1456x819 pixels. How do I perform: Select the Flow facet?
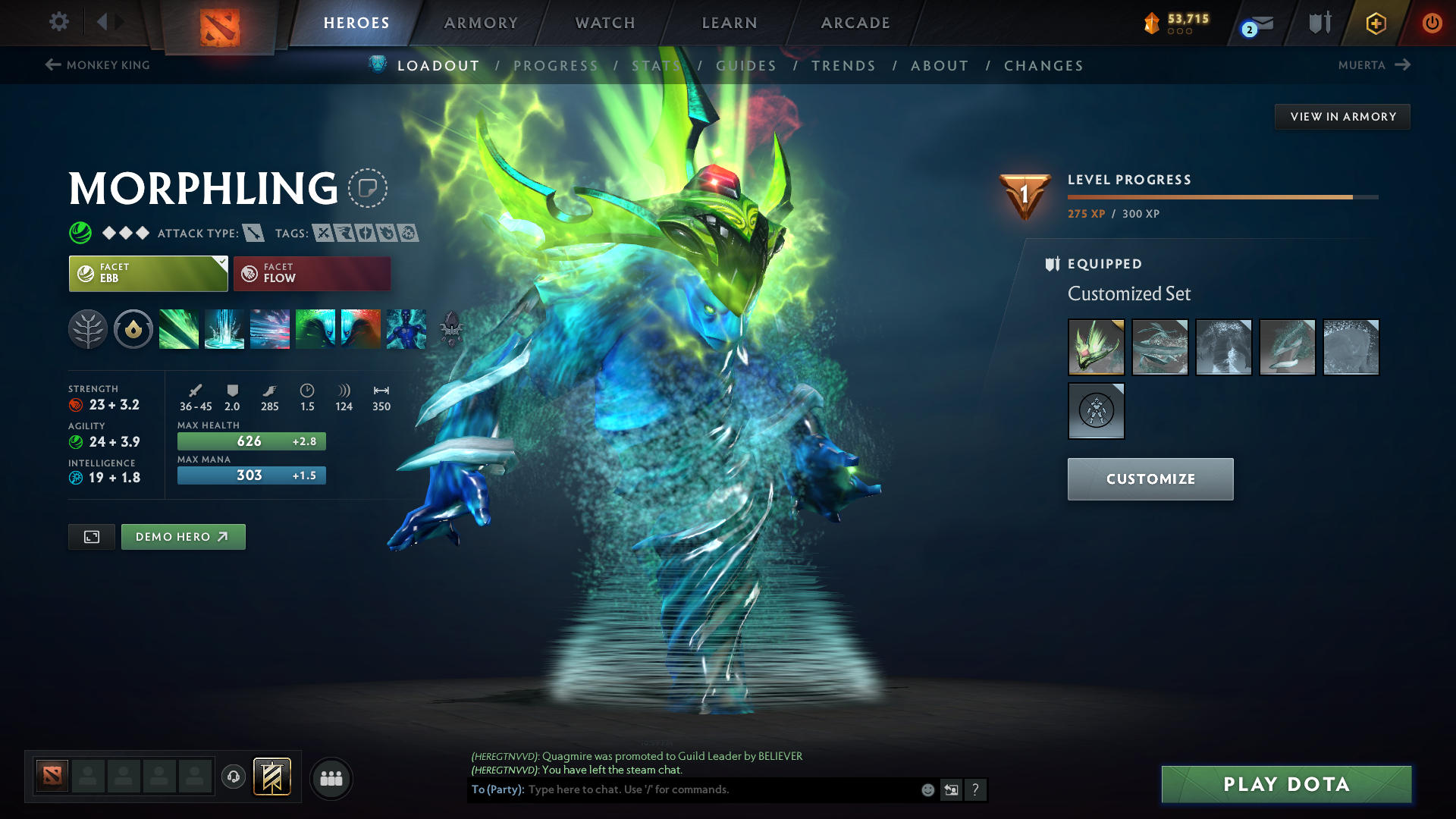pos(312,273)
